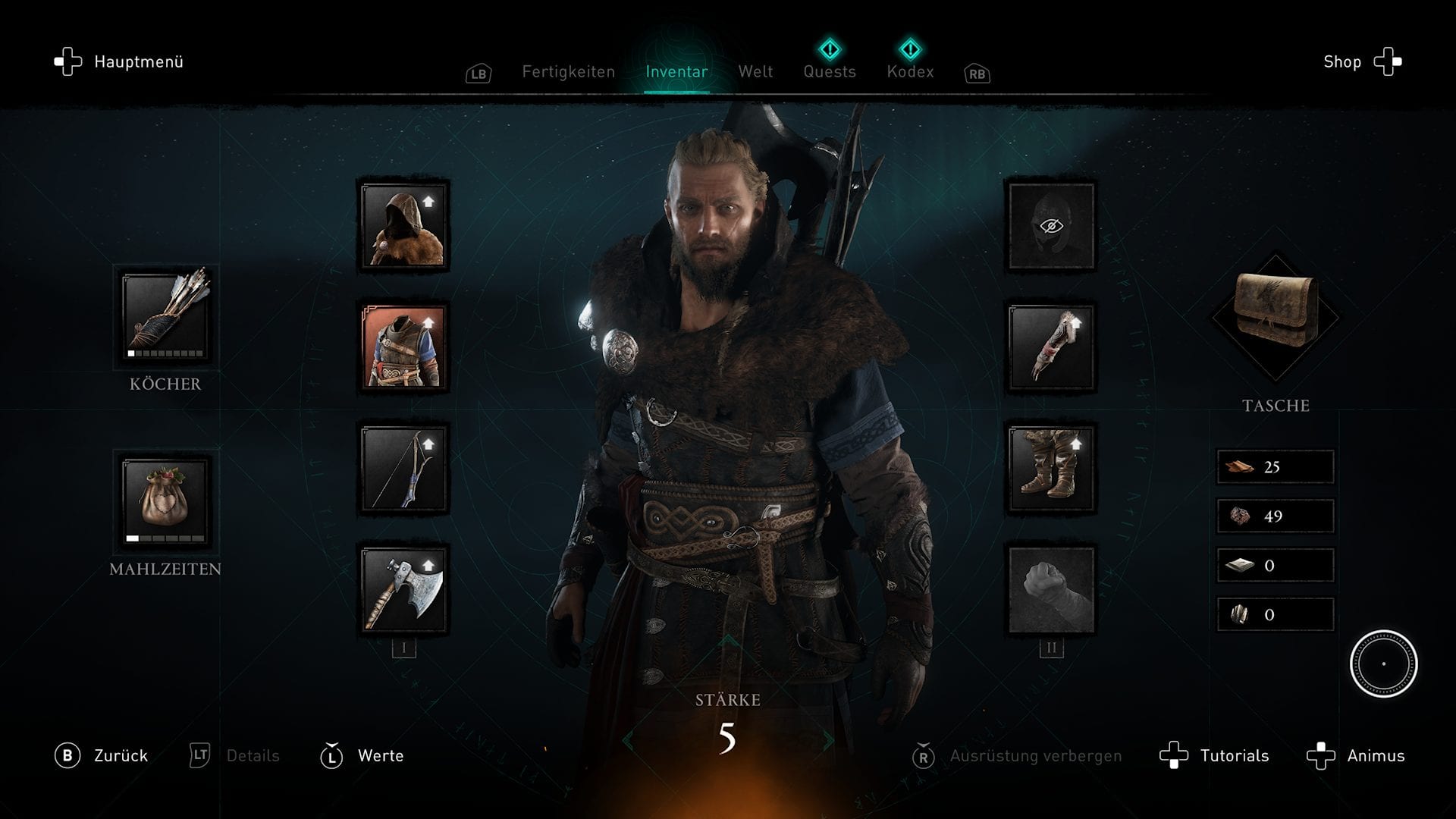The width and height of the screenshot is (1456, 819).
Task: Switch to the Fertigkeiten tab
Action: tap(568, 72)
